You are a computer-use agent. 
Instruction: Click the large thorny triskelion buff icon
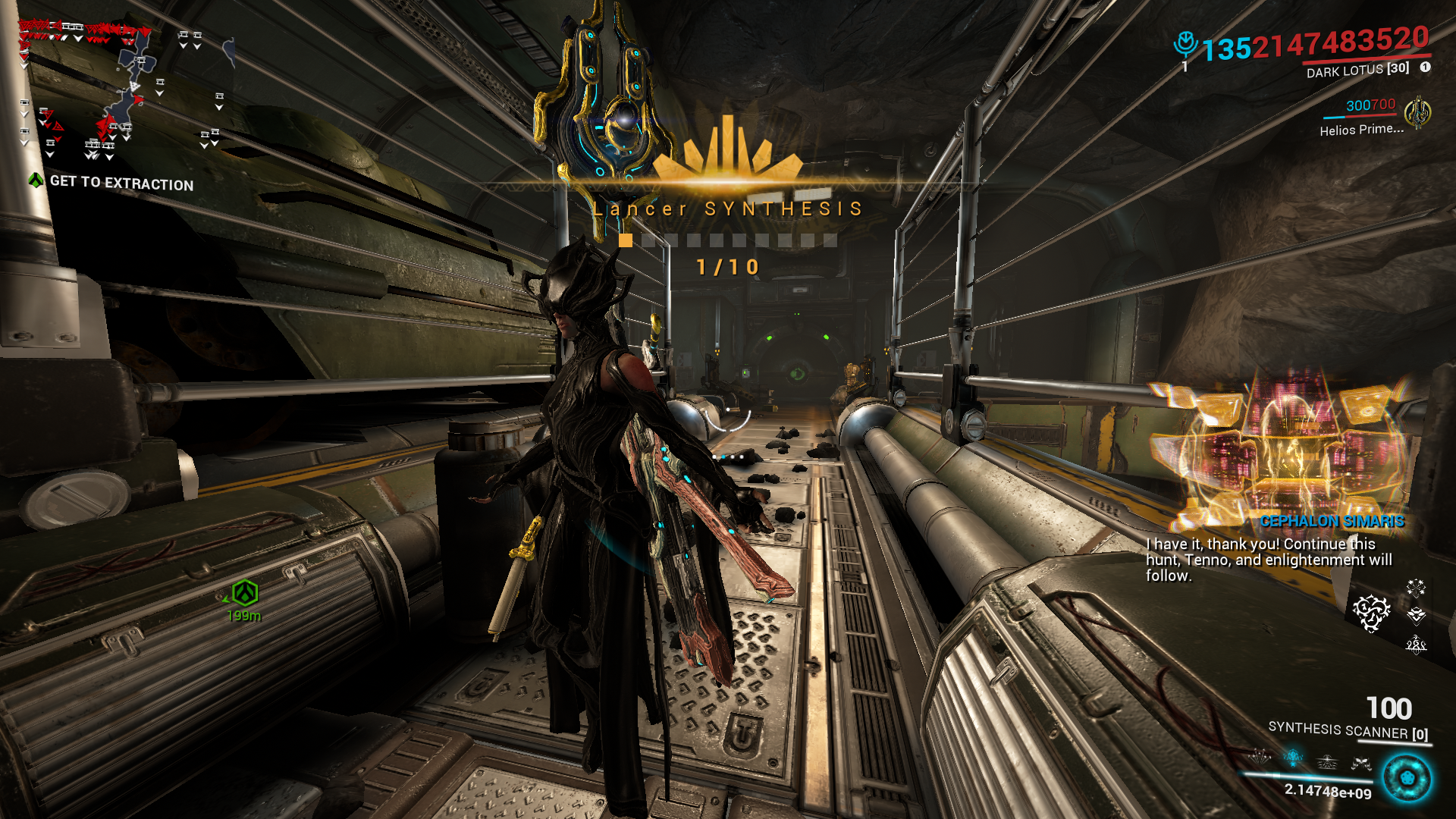[1371, 613]
